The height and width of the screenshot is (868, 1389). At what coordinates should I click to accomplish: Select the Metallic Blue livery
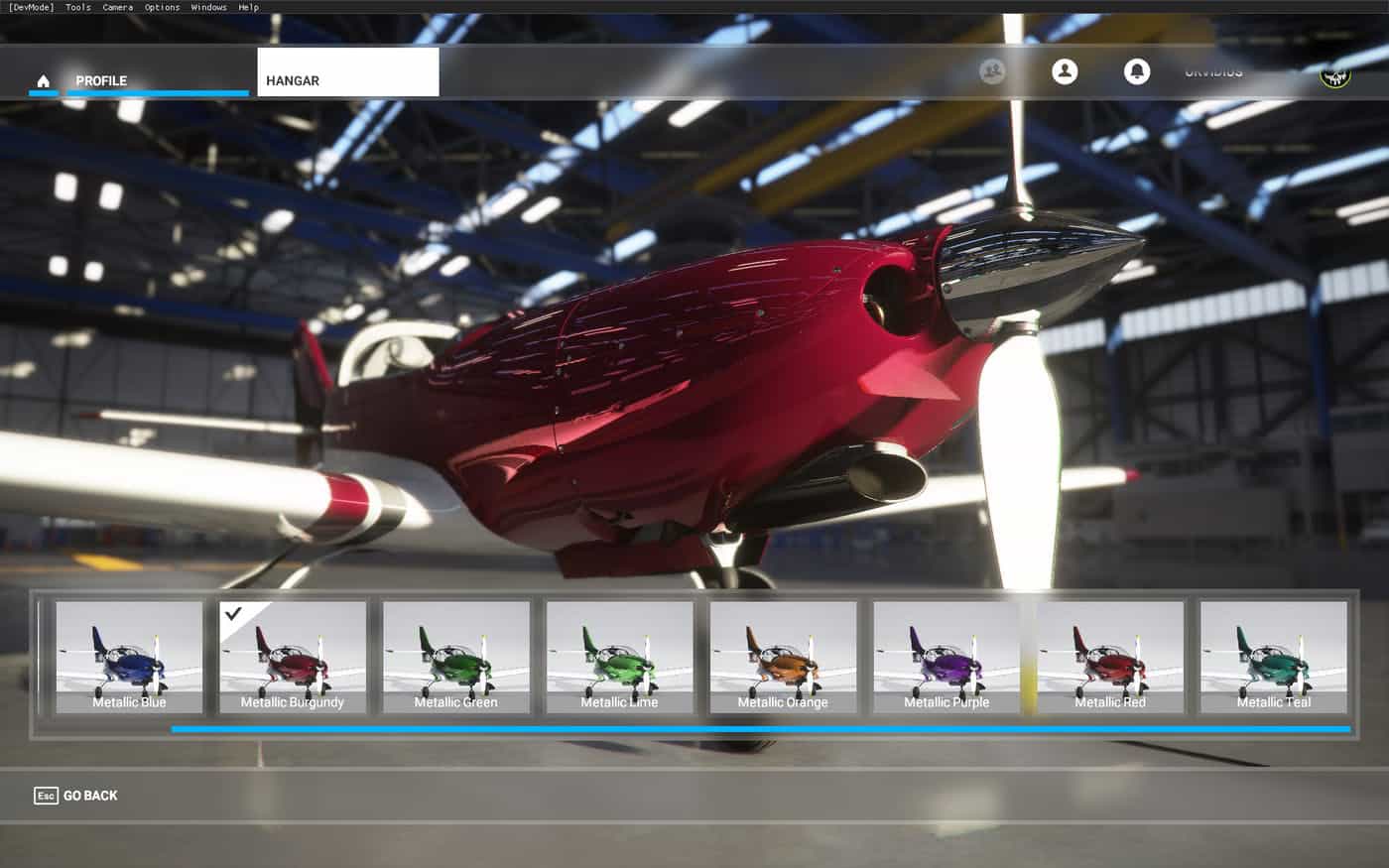pos(129,657)
